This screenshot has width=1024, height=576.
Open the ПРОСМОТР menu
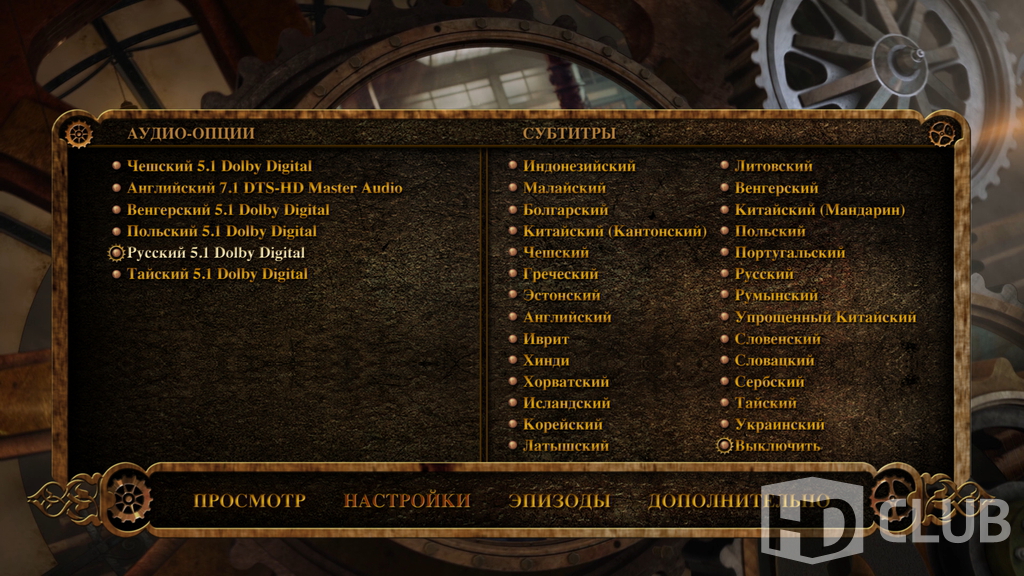click(x=249, y=500)
